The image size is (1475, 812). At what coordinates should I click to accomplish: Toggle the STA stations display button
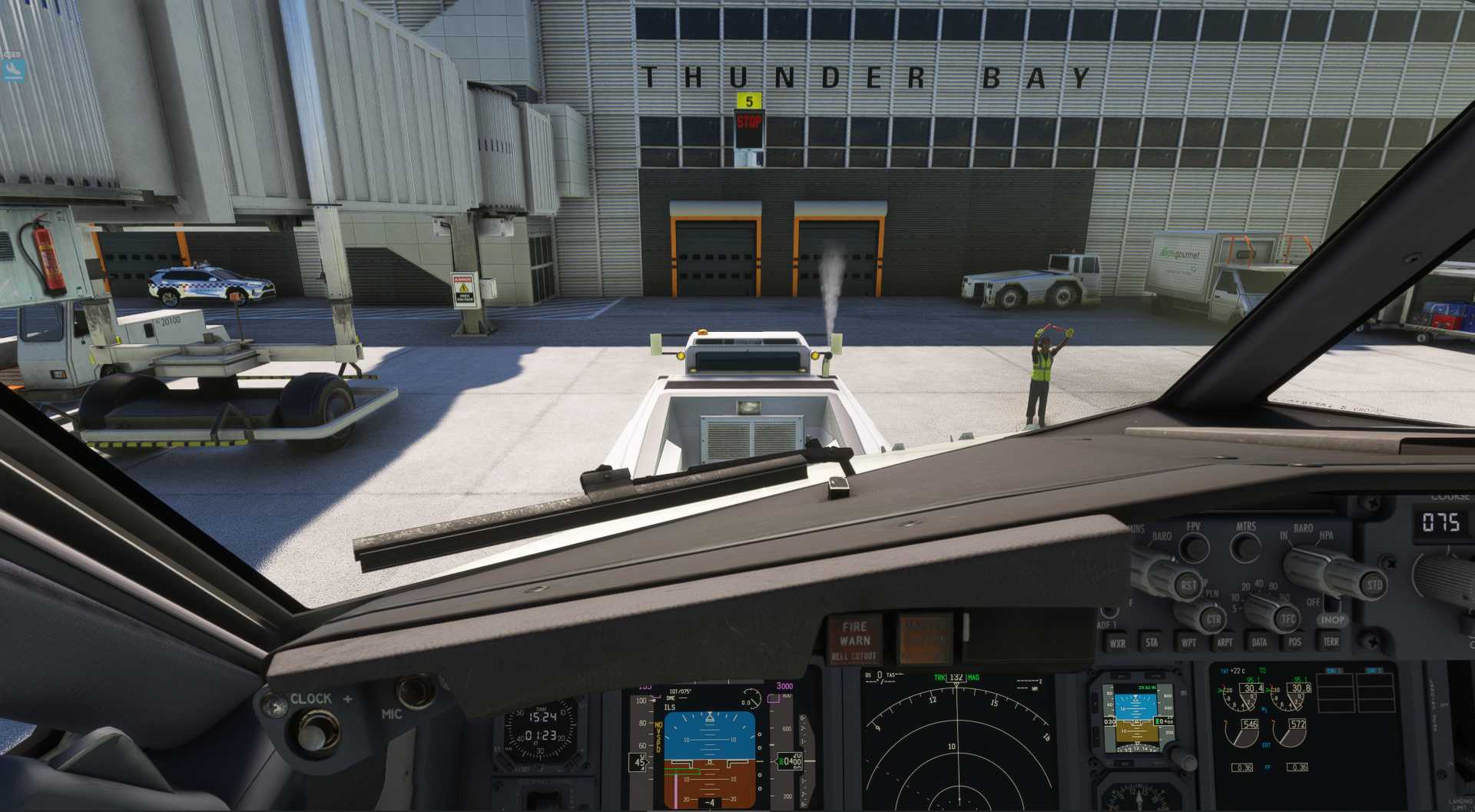1152,643
